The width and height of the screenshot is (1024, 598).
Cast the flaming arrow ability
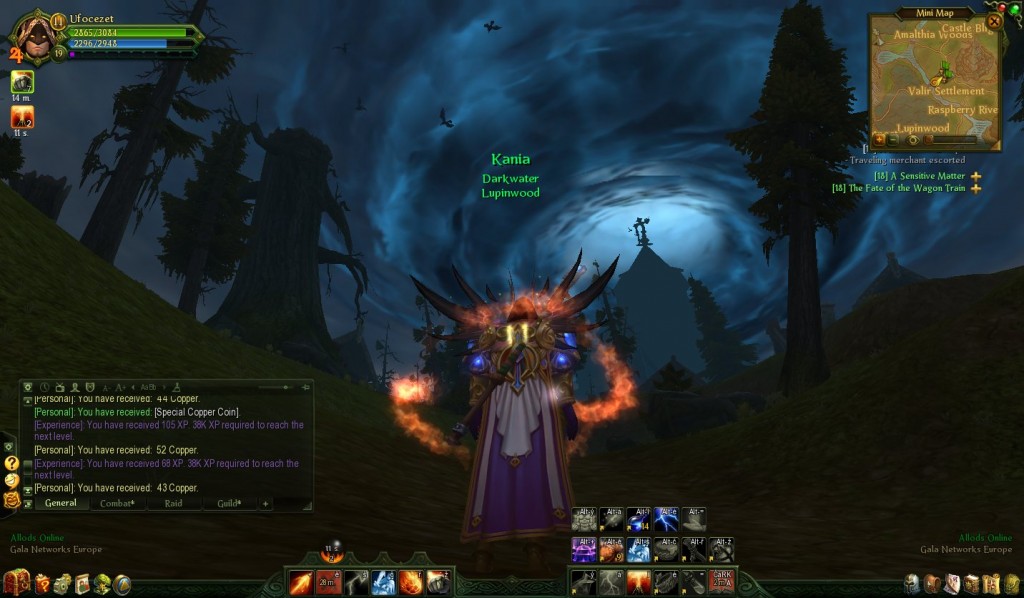[x=301, y=582]
